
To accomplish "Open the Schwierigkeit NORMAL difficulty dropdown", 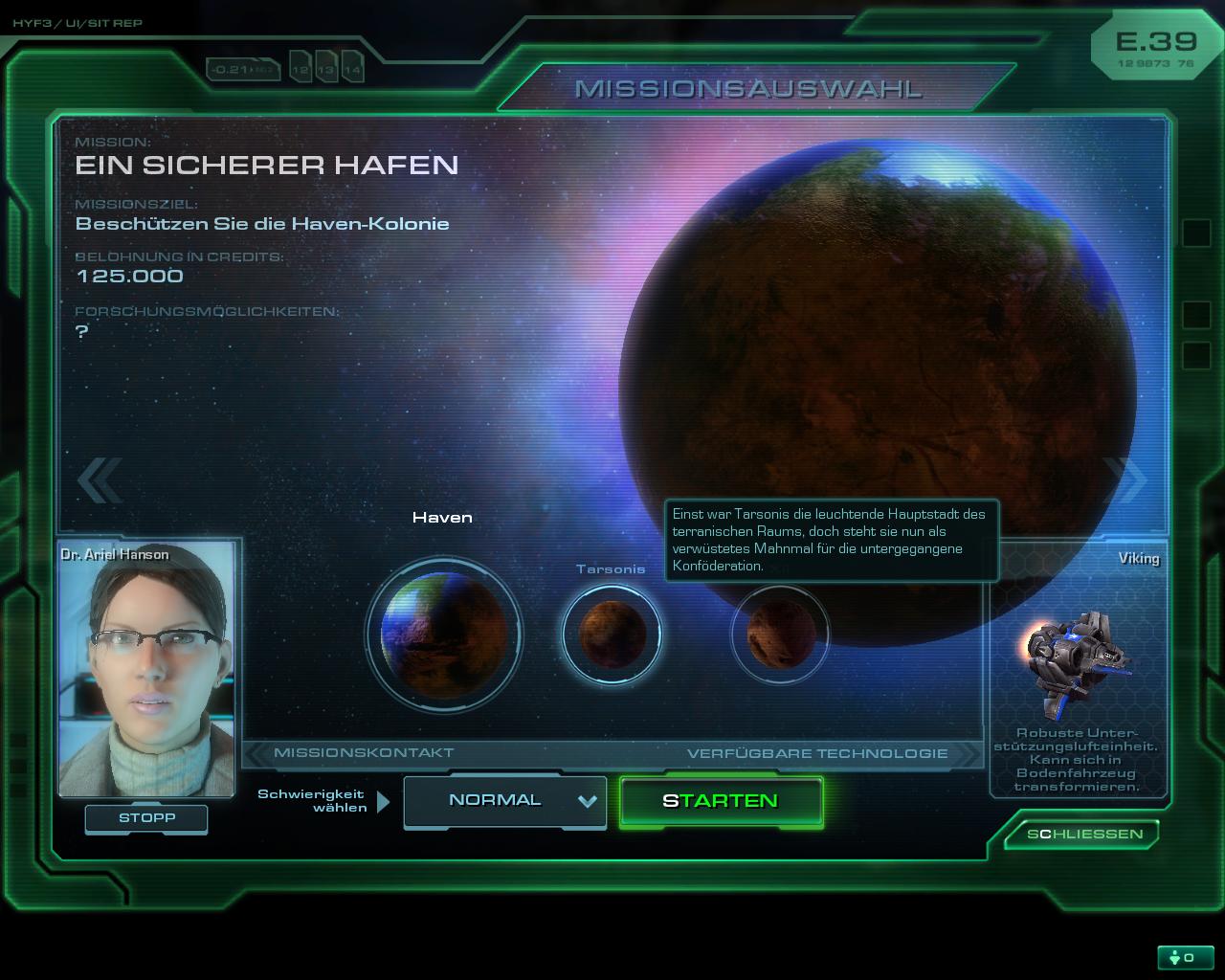I will 505,801.
